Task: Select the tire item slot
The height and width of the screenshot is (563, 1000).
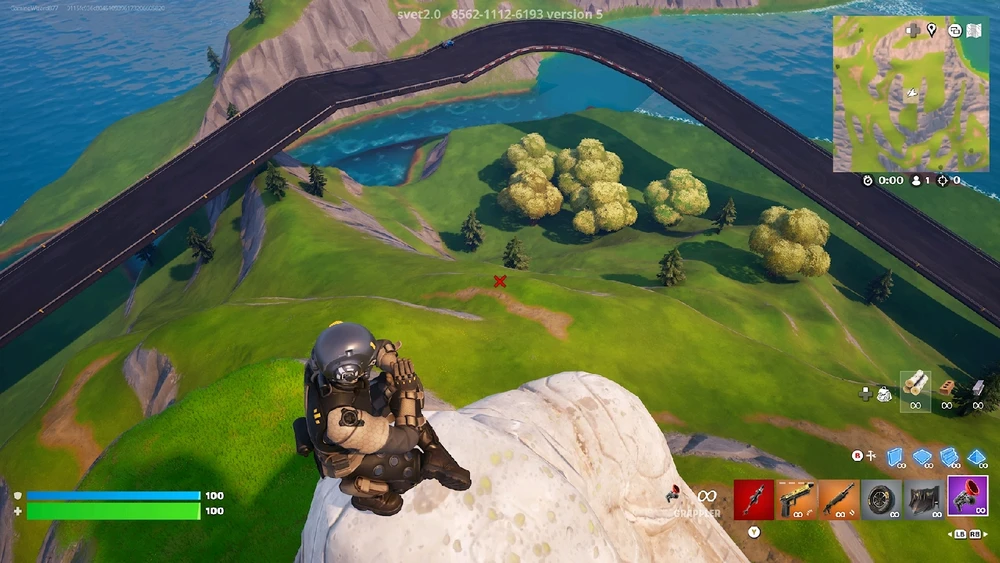Action: click(x=881, y=499)
